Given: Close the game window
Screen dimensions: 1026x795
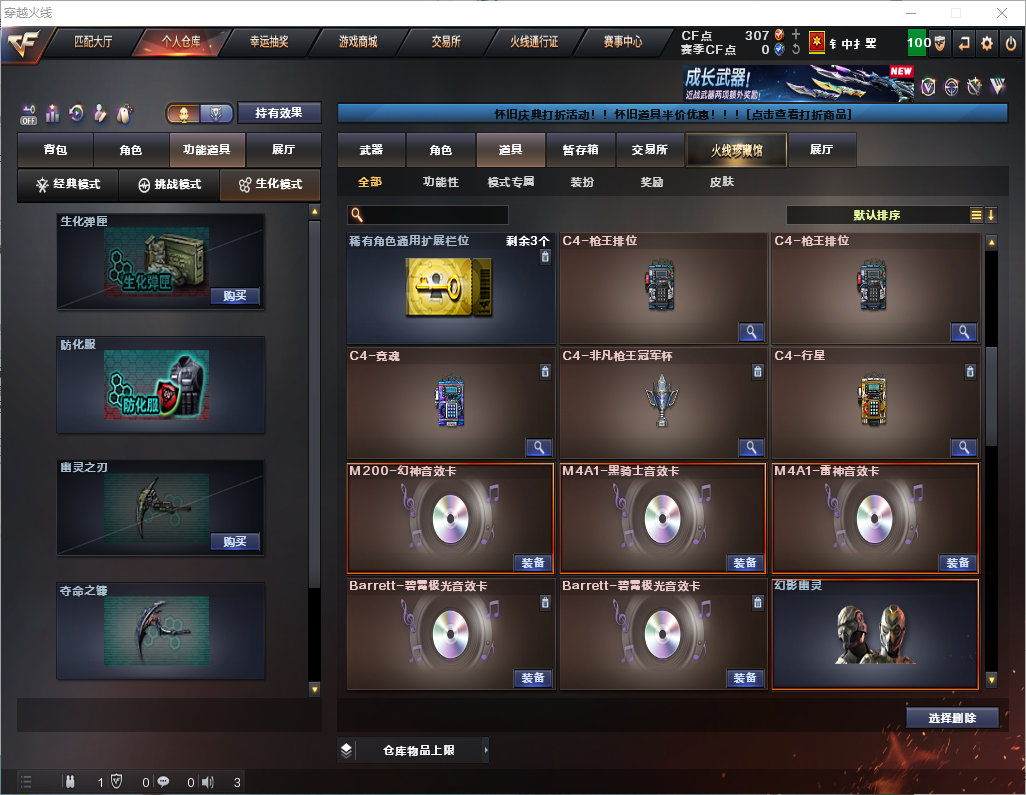Looking at the screenshot, I should 1001,13.
